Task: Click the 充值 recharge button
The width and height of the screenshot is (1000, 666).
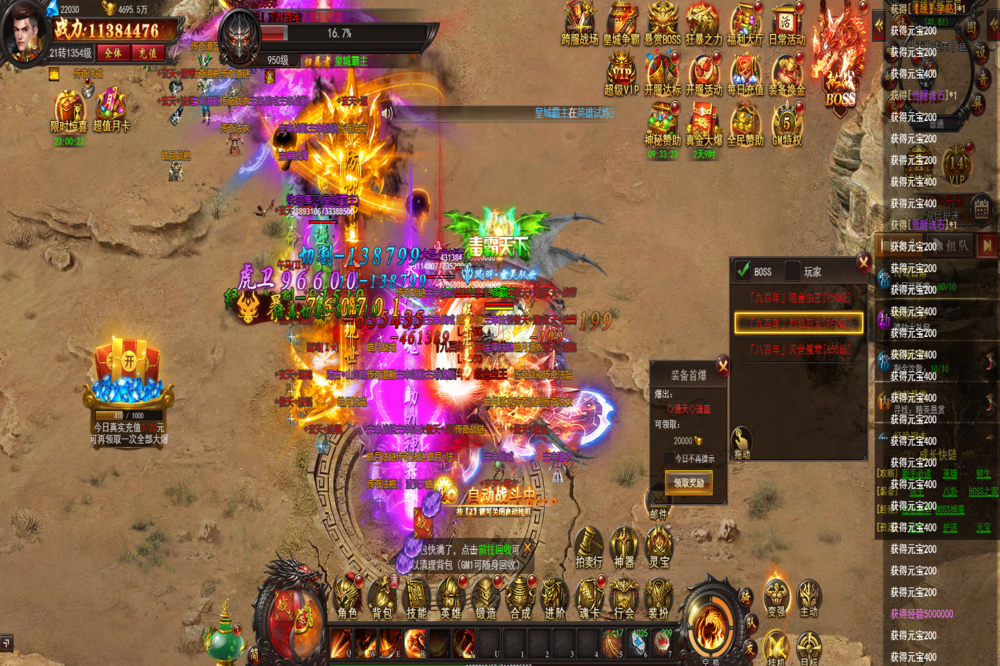Action: click(x=146, y=52)
